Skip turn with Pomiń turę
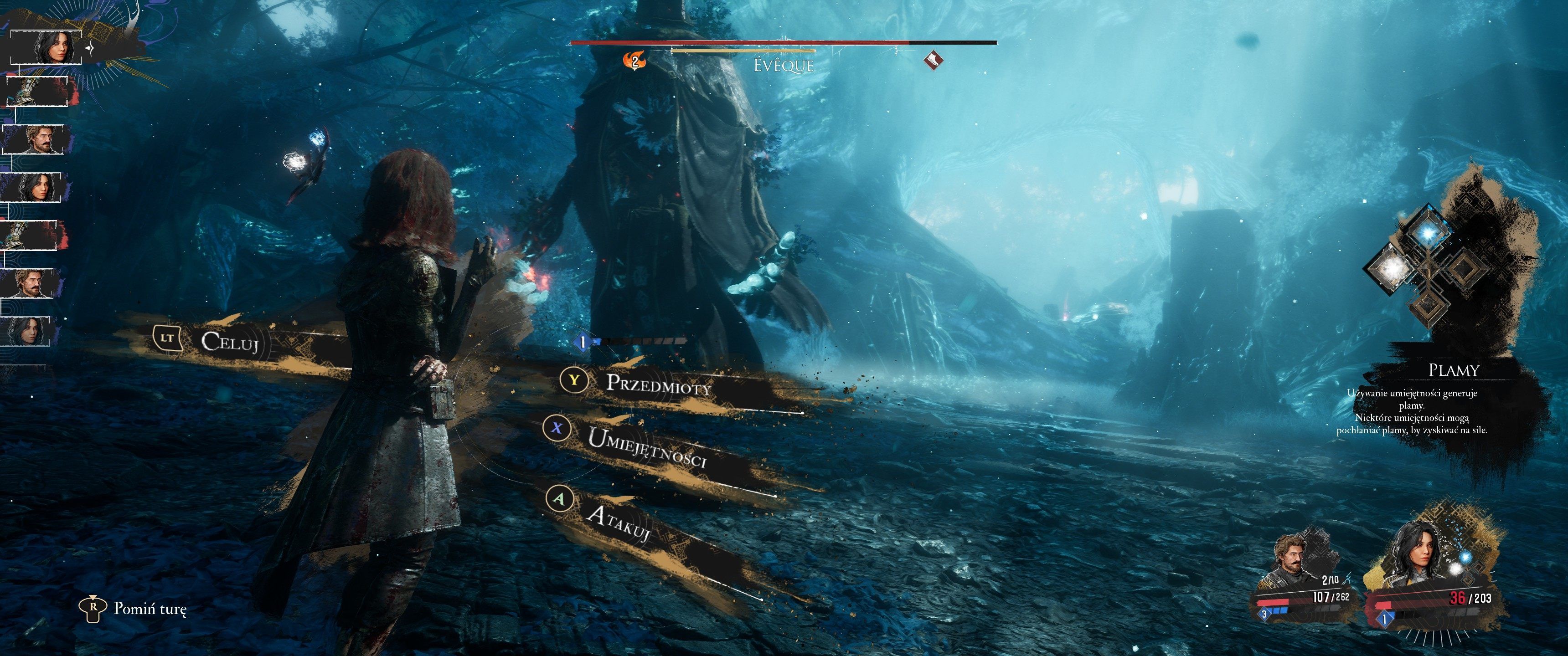 tap(150, 609)
